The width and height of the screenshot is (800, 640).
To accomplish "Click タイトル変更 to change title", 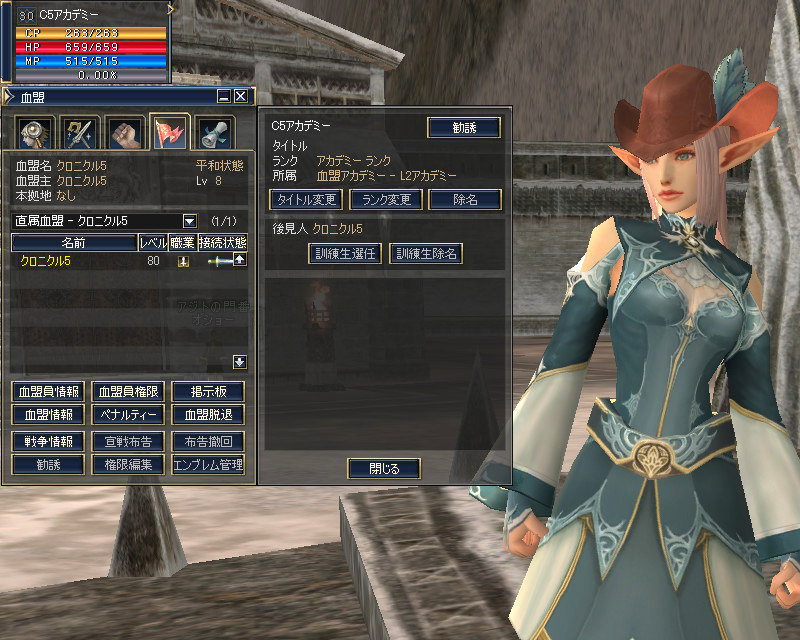I will [306, 199].
